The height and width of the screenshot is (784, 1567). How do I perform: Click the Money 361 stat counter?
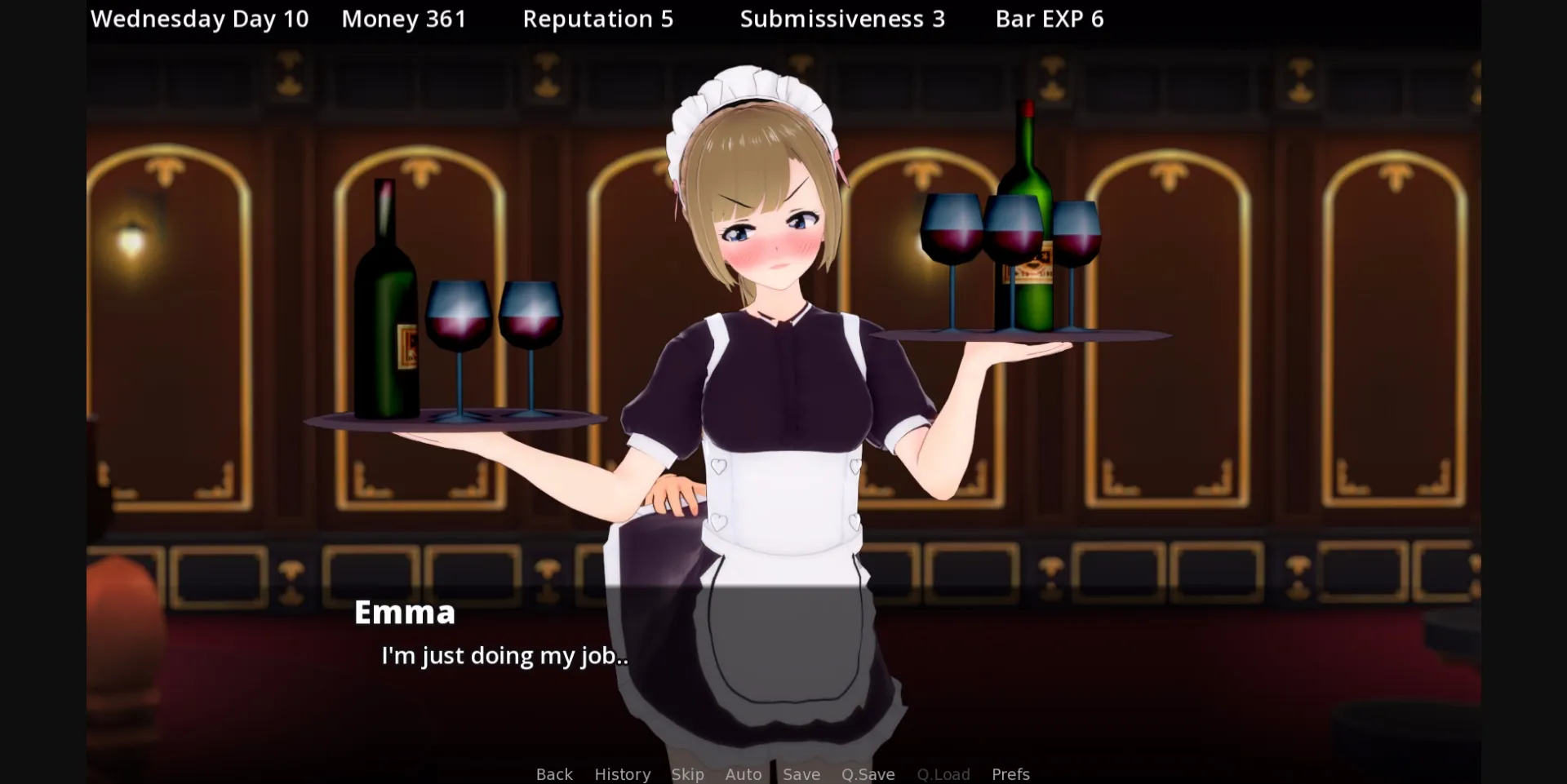(x=404, y=18)
